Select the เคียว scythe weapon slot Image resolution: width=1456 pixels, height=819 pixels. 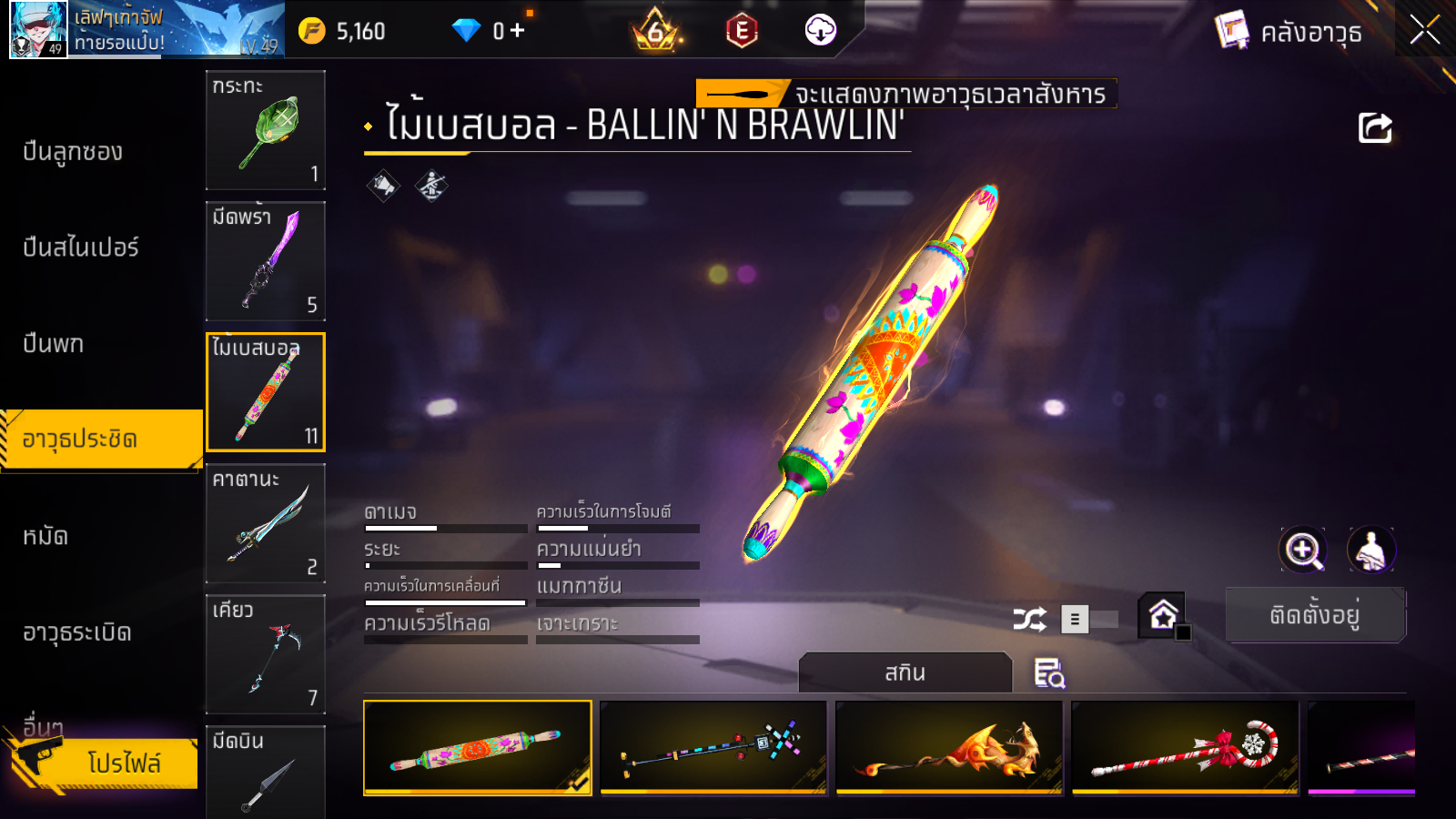265,654
